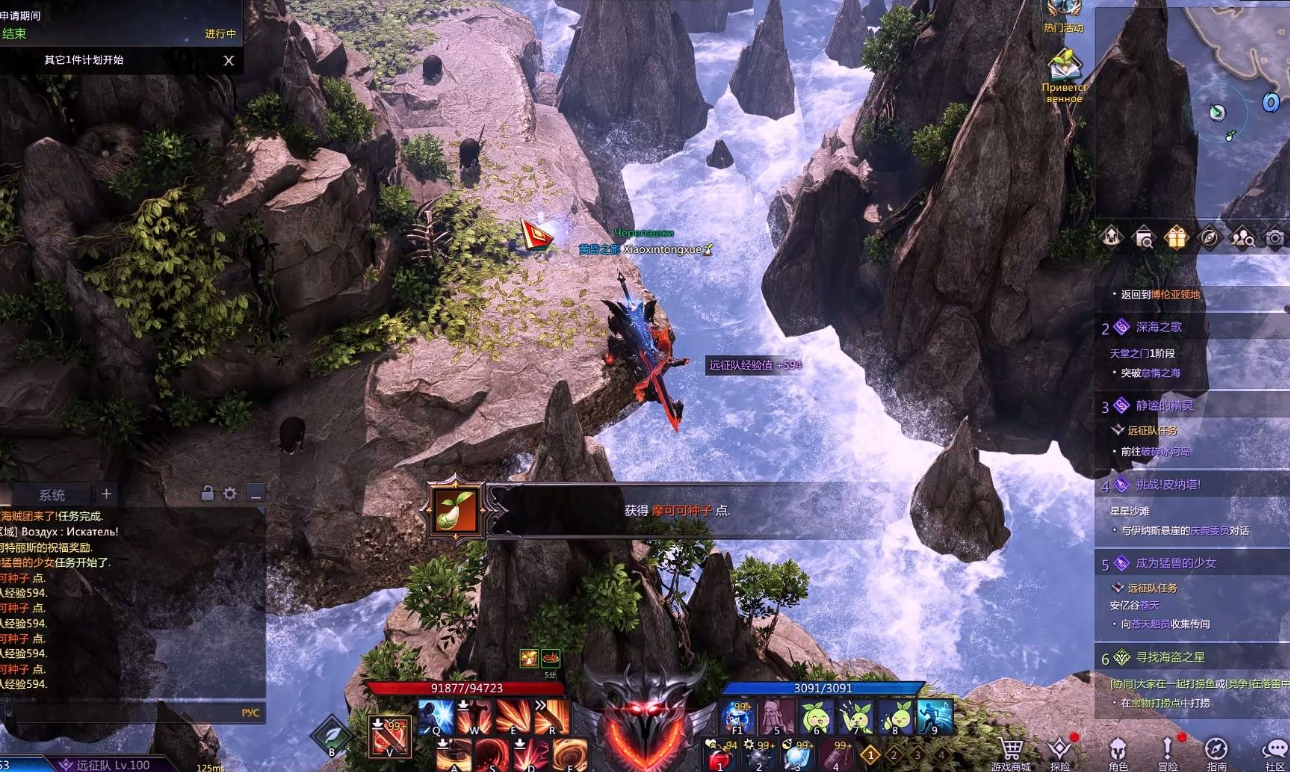Viewport: 1290px width, 772px height.
Task: Click the camera screenshot icon under the minimap
Action: pyautogui.click(x=1274, y=237)
